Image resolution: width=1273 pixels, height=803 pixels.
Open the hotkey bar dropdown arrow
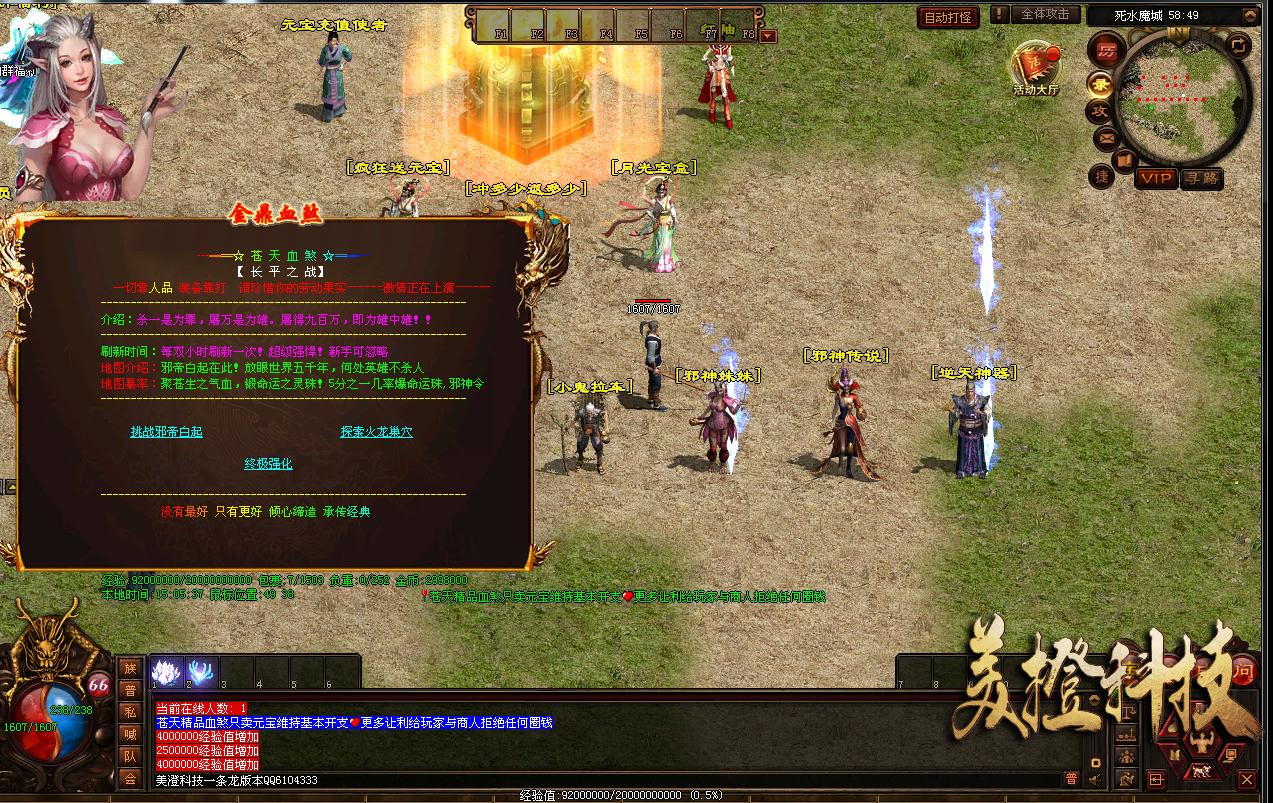click(768, 36)
